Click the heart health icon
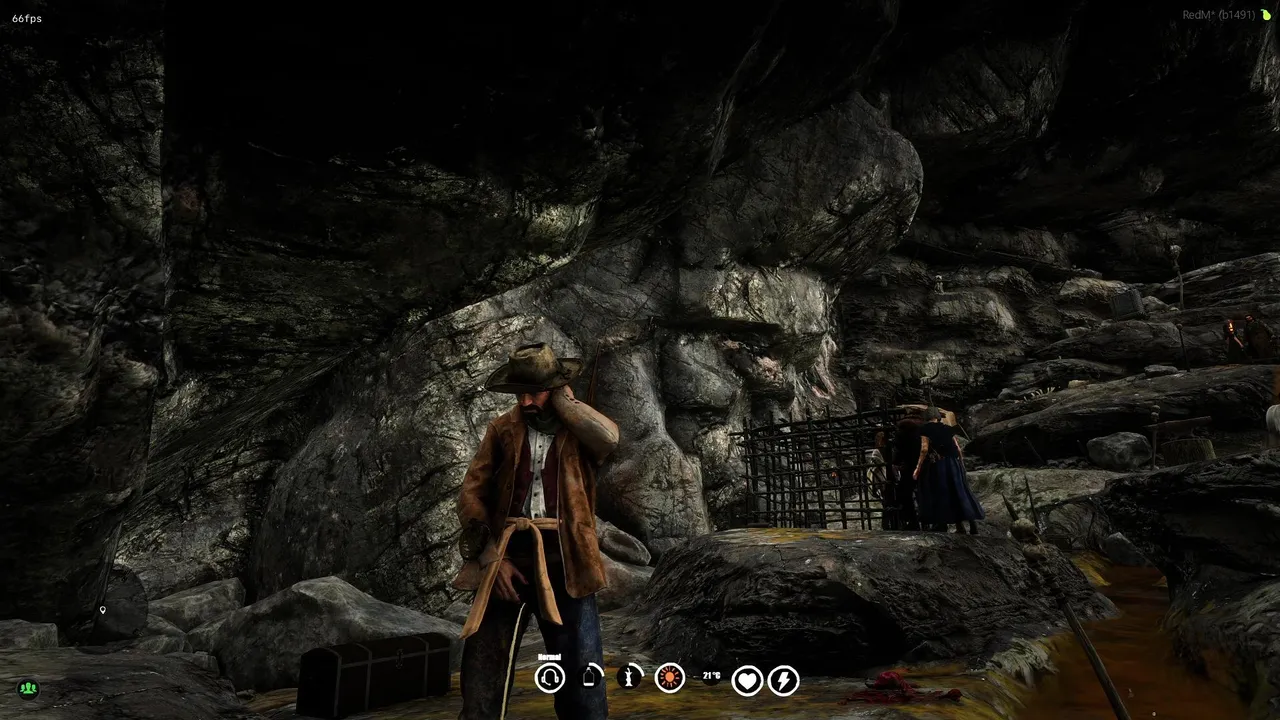 click(x=747, y=681)
